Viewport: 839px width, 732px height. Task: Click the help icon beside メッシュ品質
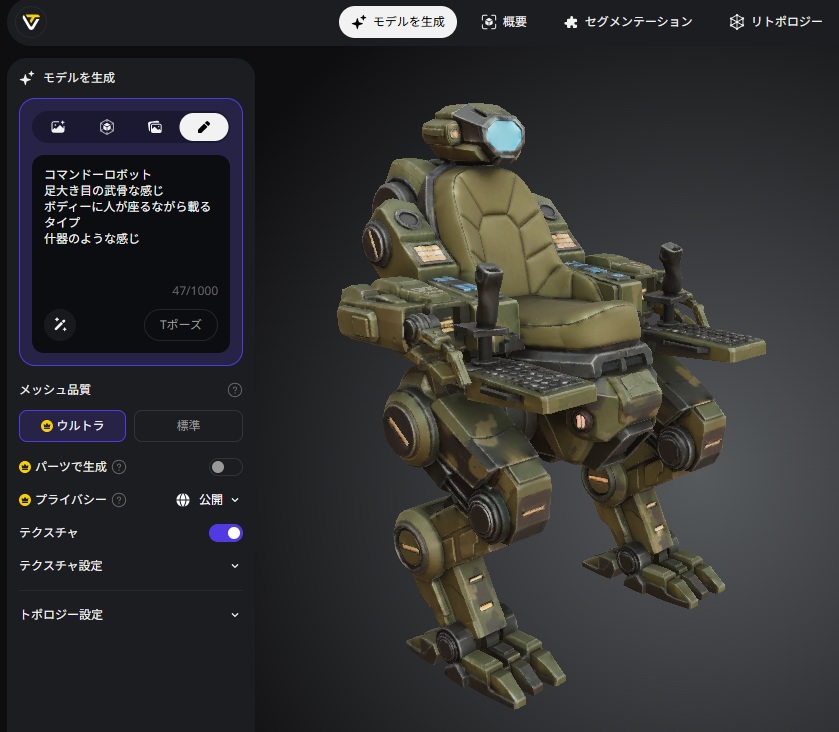(x=235, y=390)
